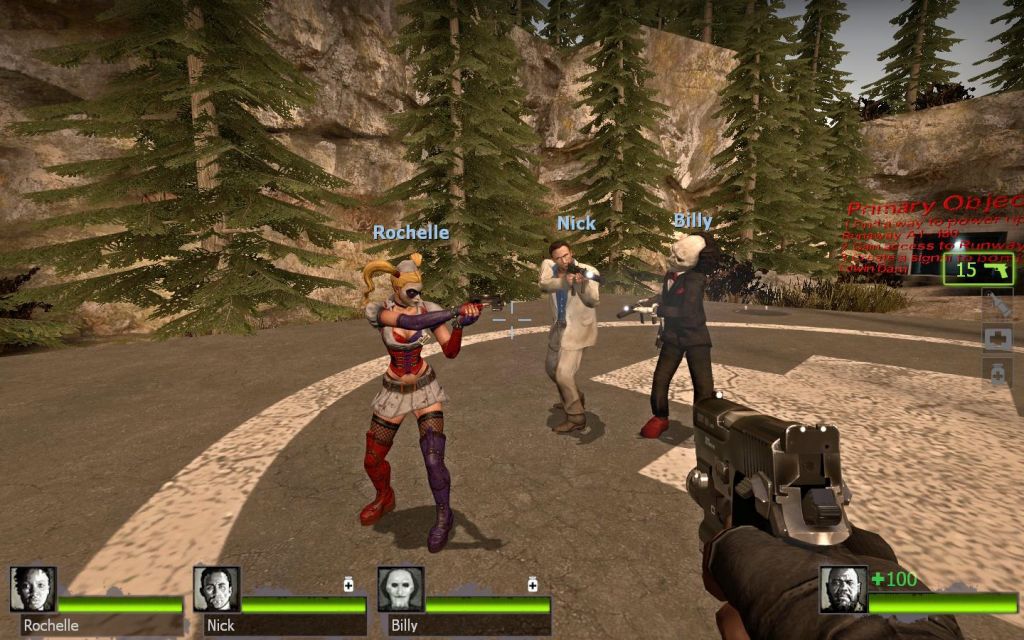This screenshot has width=1024, height=640.
Task: Click Nick's teammate portrait
Action: point(216,590)
